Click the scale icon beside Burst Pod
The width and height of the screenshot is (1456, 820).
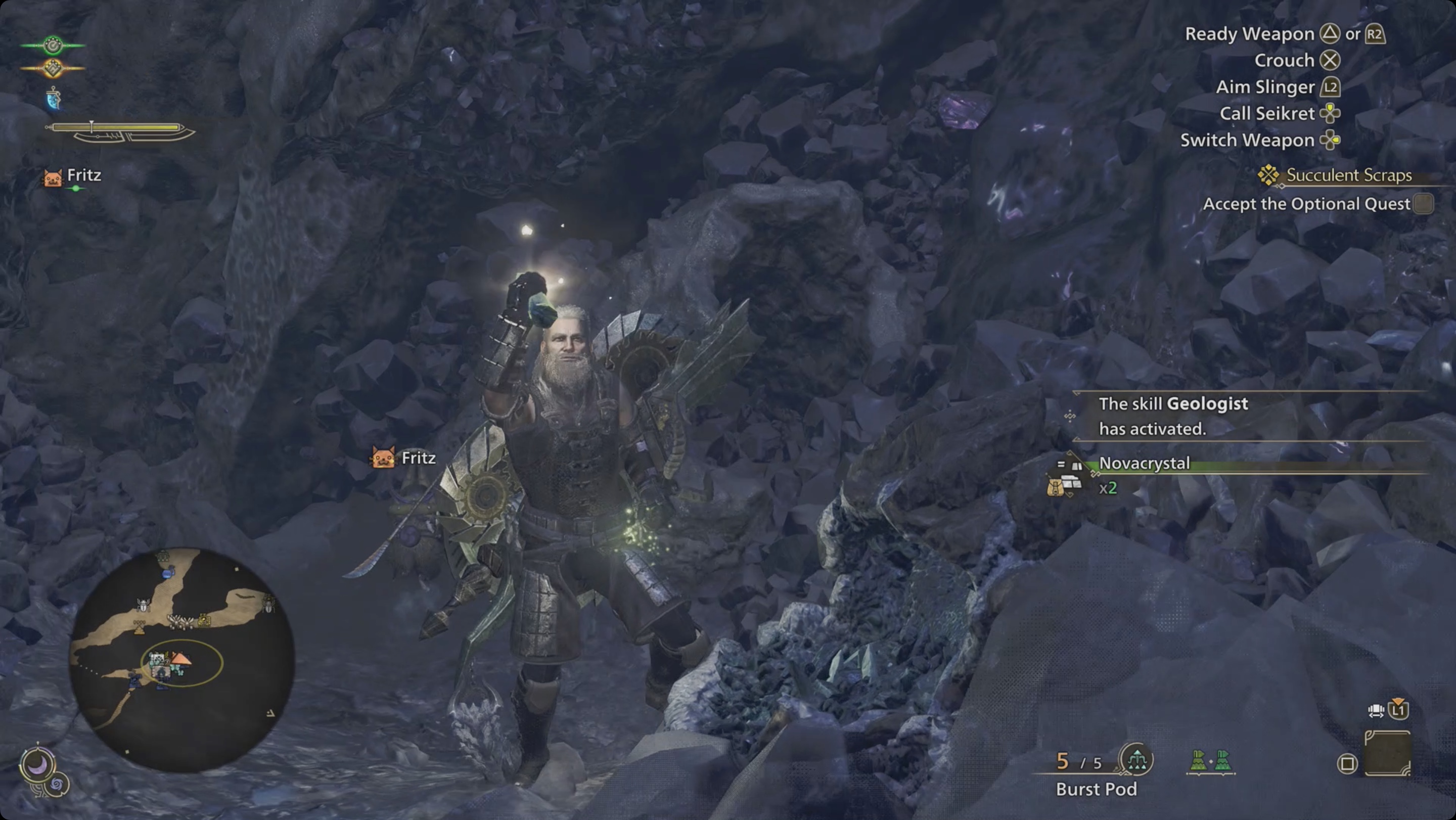click(1136, 760)
